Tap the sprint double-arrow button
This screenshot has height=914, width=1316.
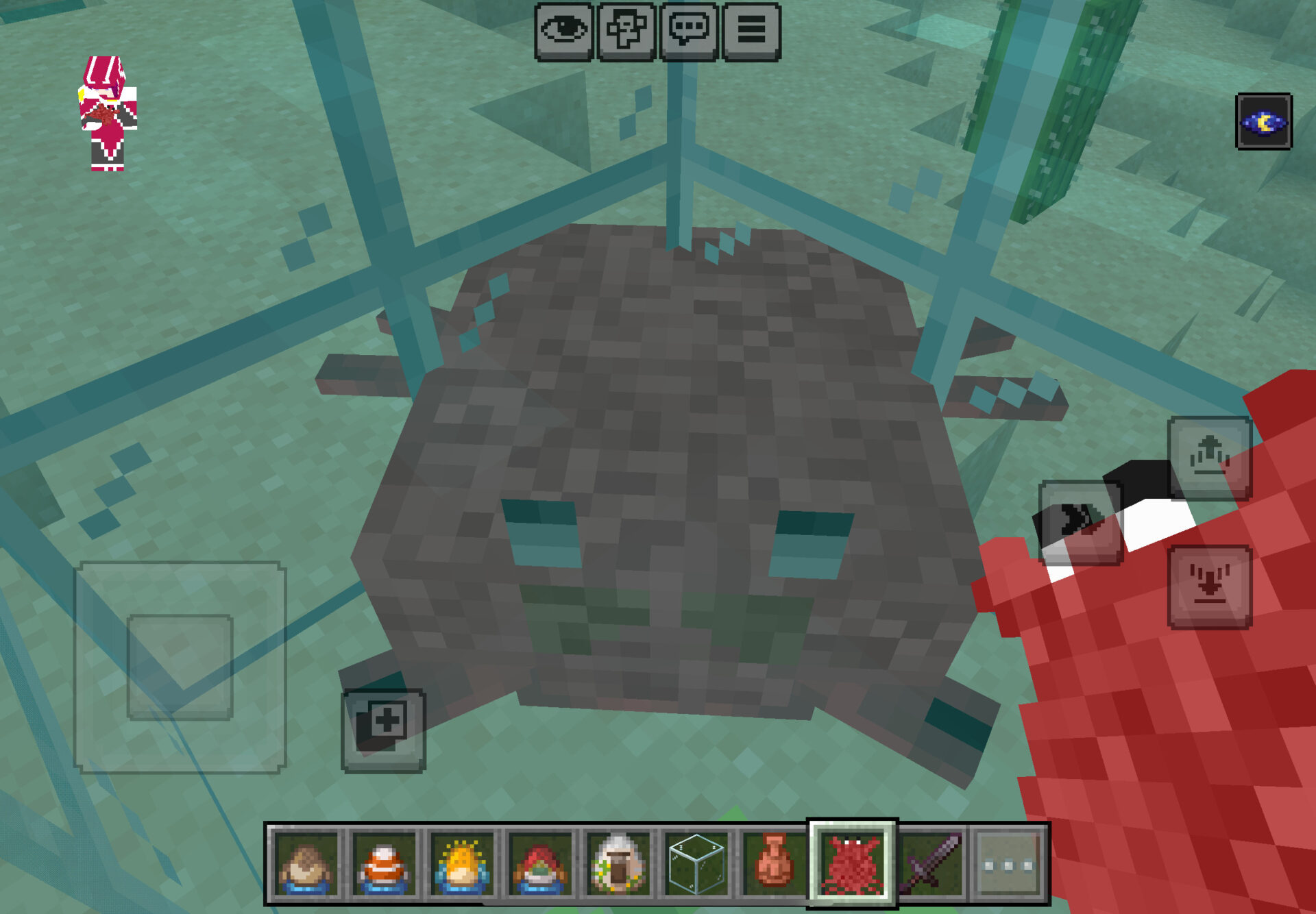pos(1080,522)
